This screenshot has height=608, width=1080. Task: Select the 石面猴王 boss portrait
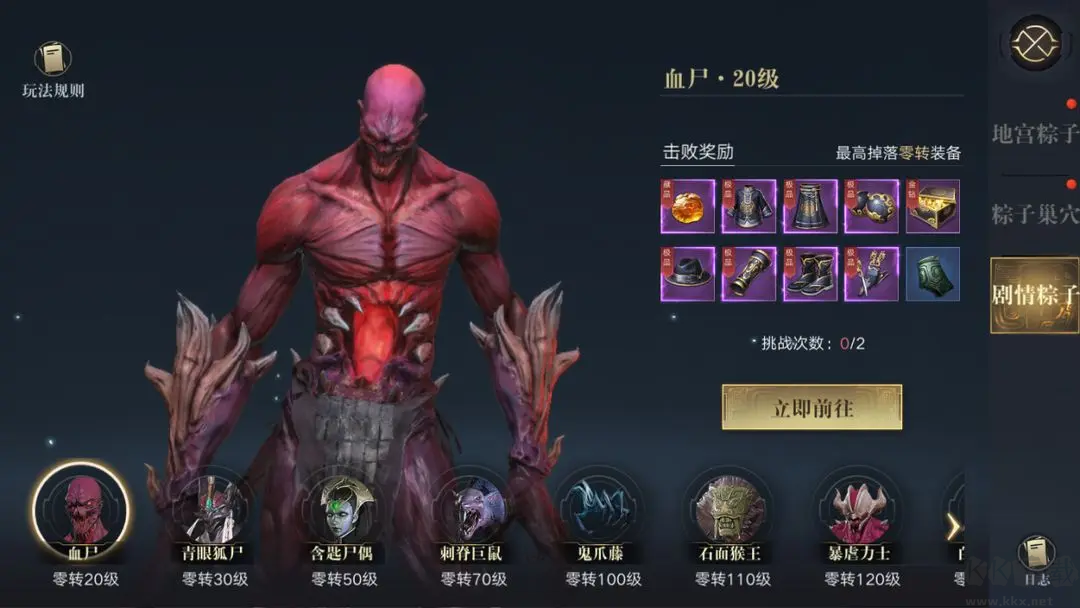tap(731, 511)
